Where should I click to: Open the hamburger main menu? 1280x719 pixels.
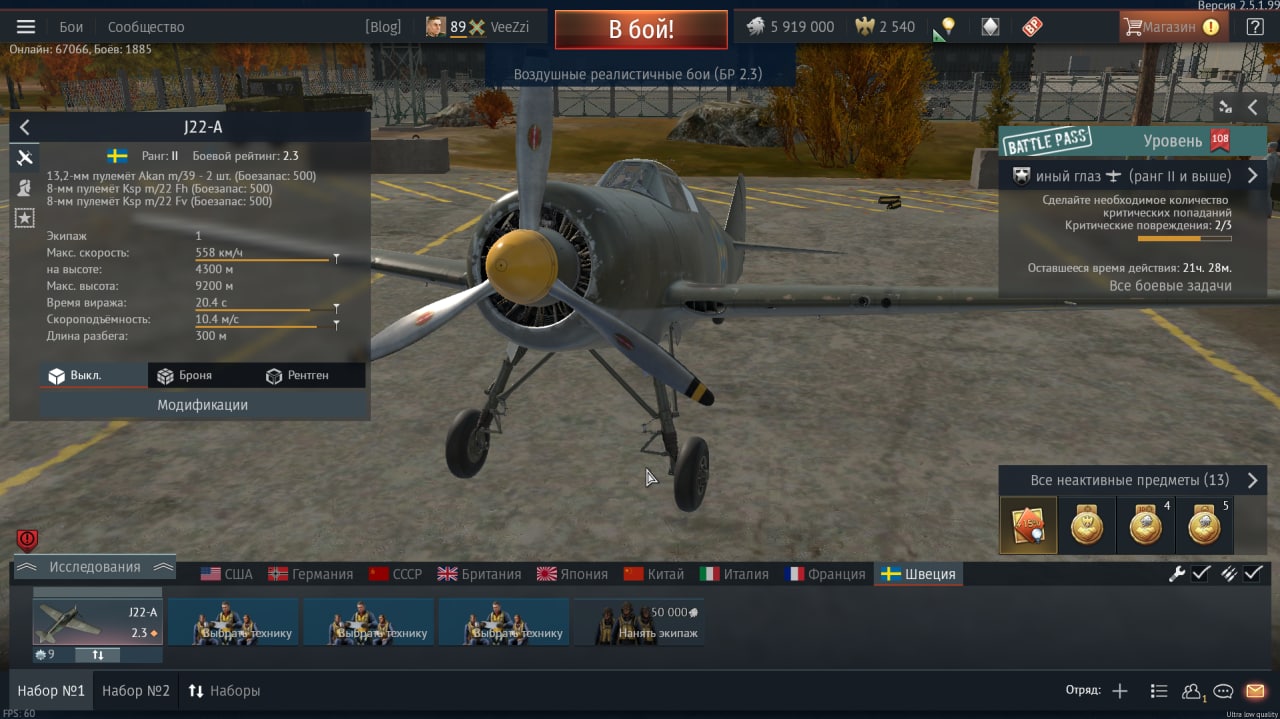[26, 27]
